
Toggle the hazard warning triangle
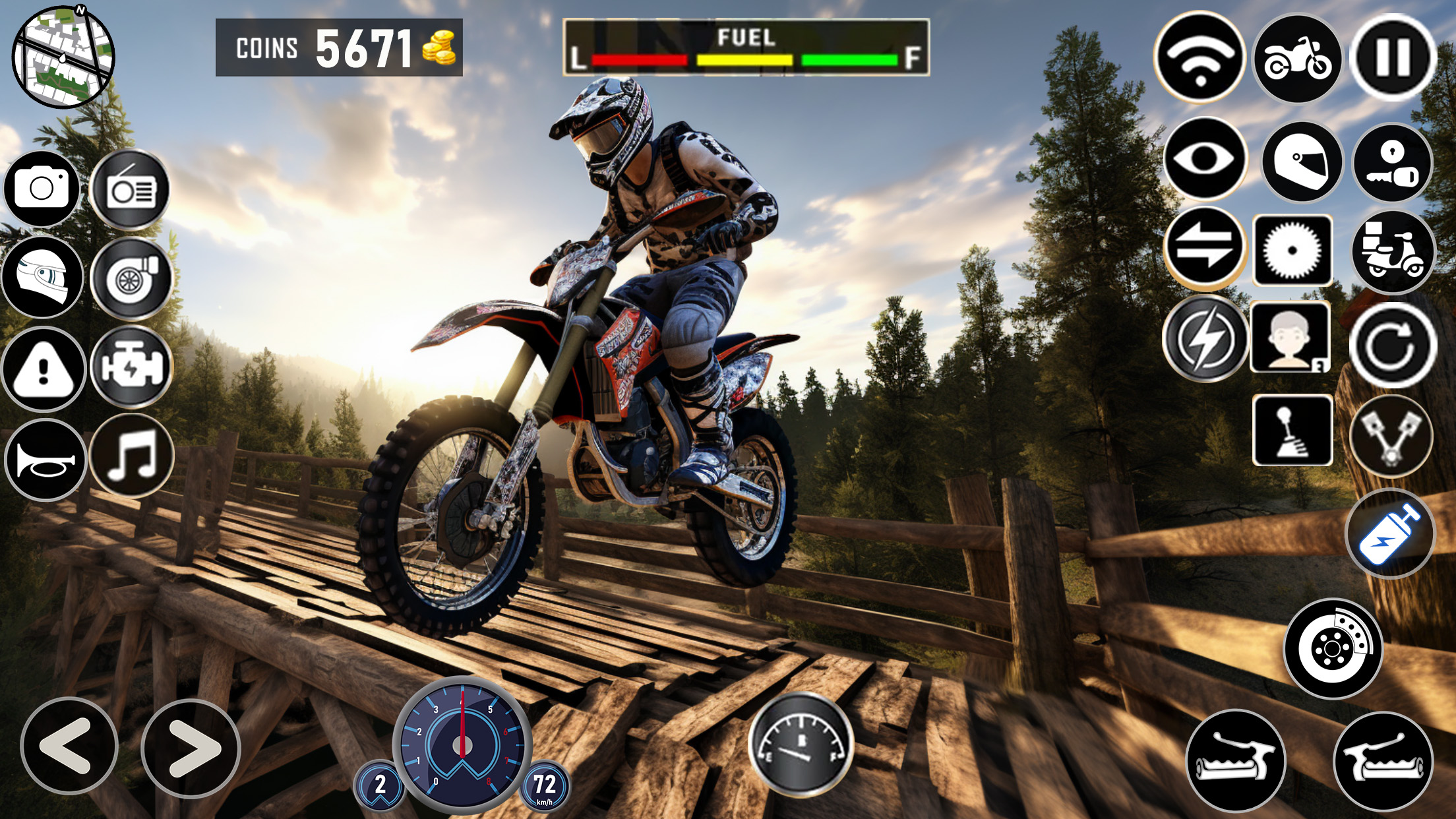coord(44,369)
